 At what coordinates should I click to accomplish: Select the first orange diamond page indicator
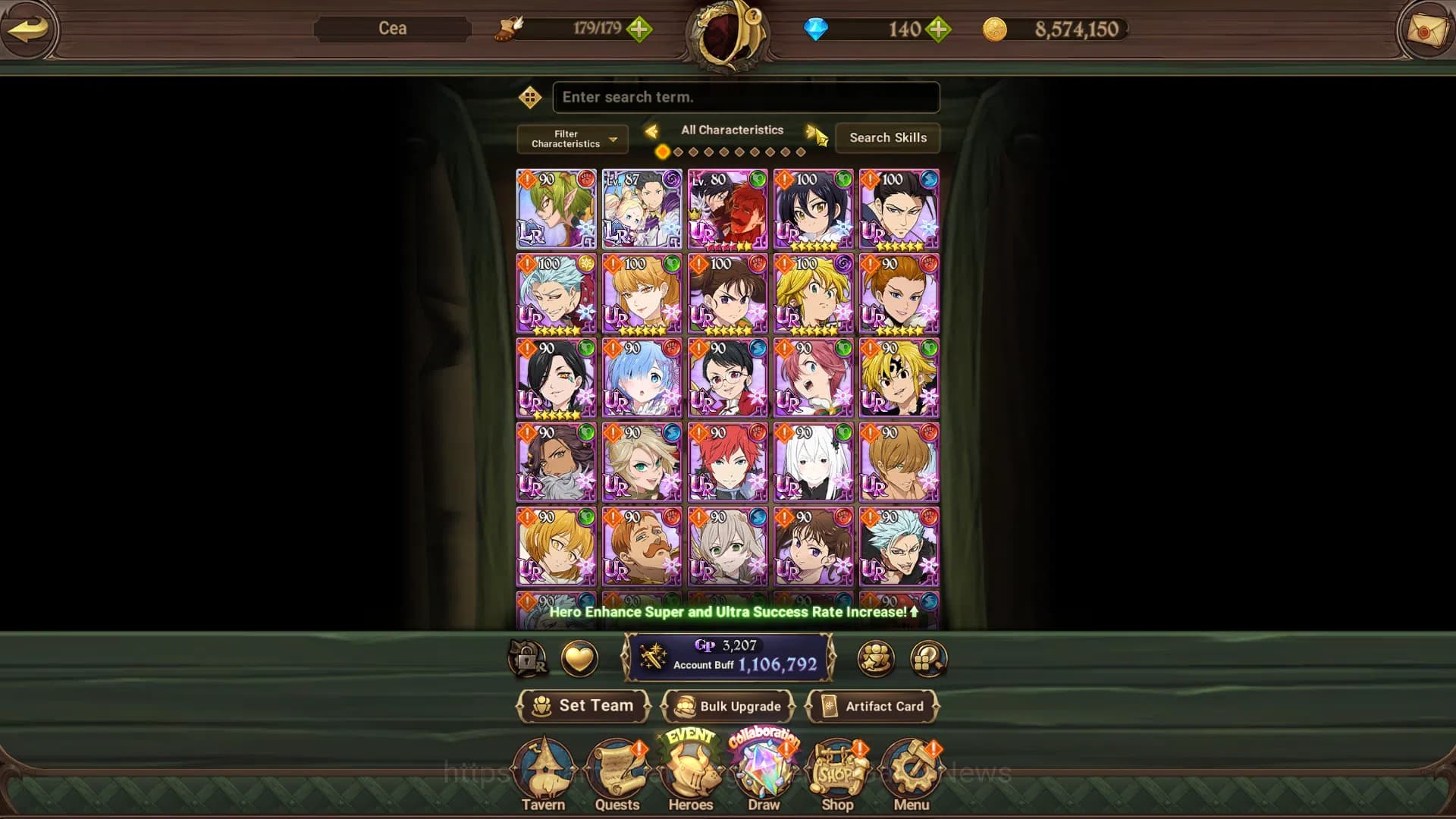point(662,152)
